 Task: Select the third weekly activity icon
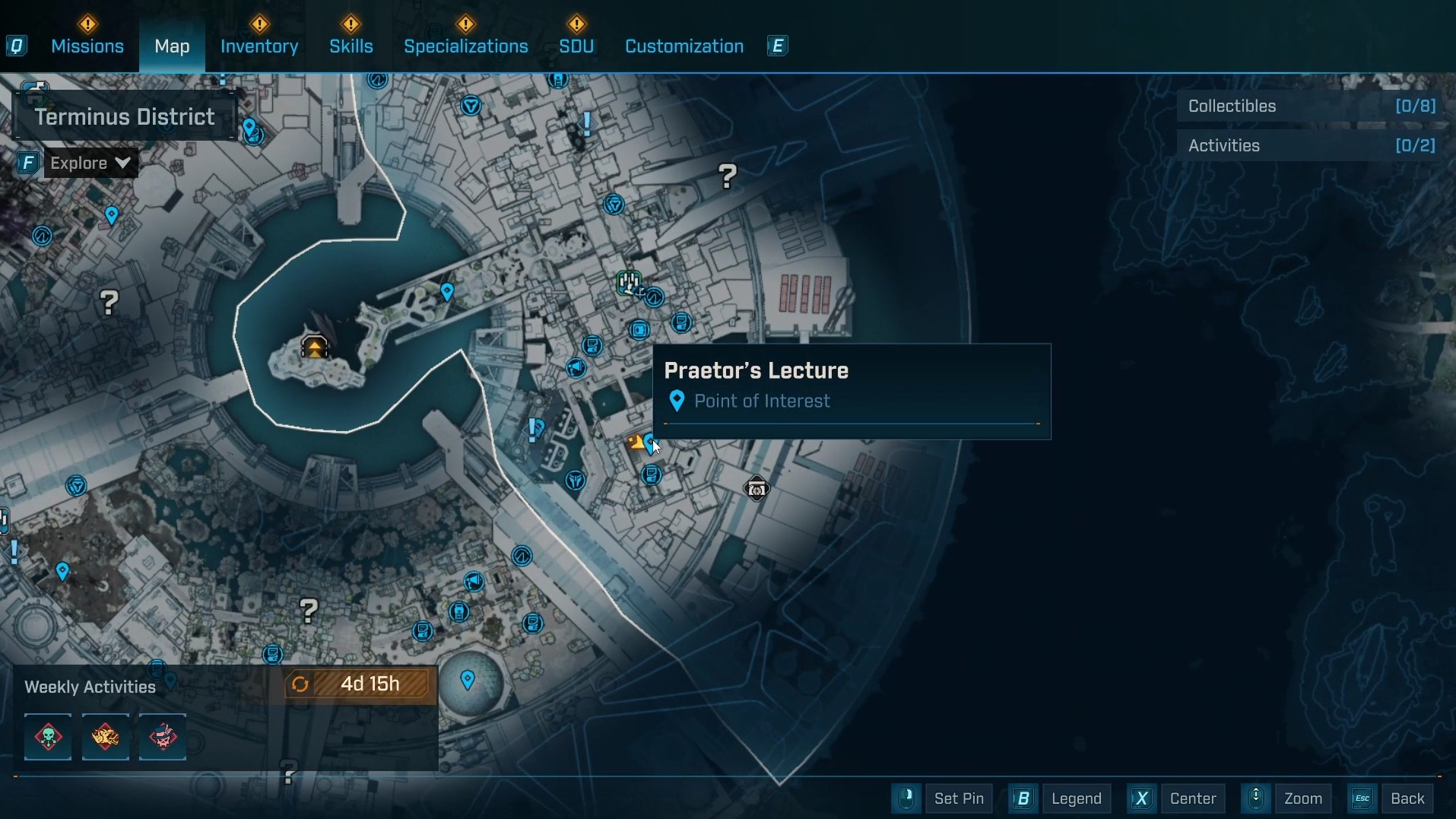[x=163, y=737]
